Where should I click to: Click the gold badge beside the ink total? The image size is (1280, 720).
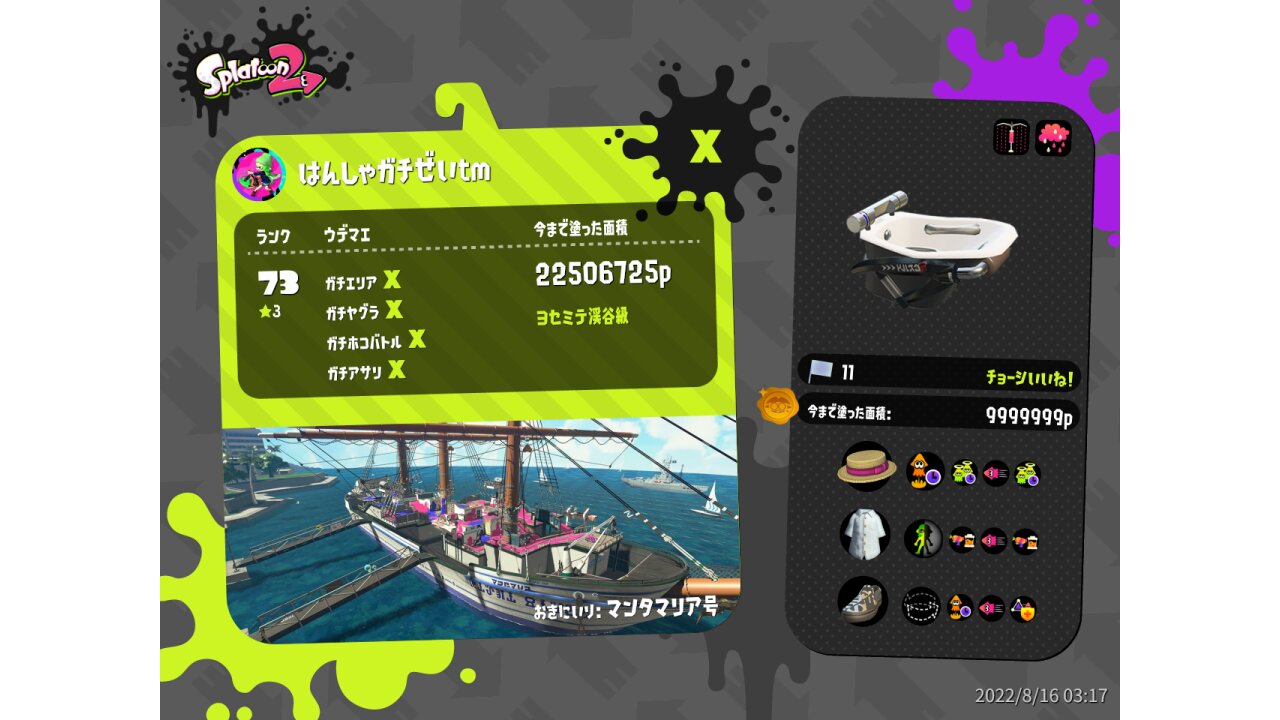[777, 406]
